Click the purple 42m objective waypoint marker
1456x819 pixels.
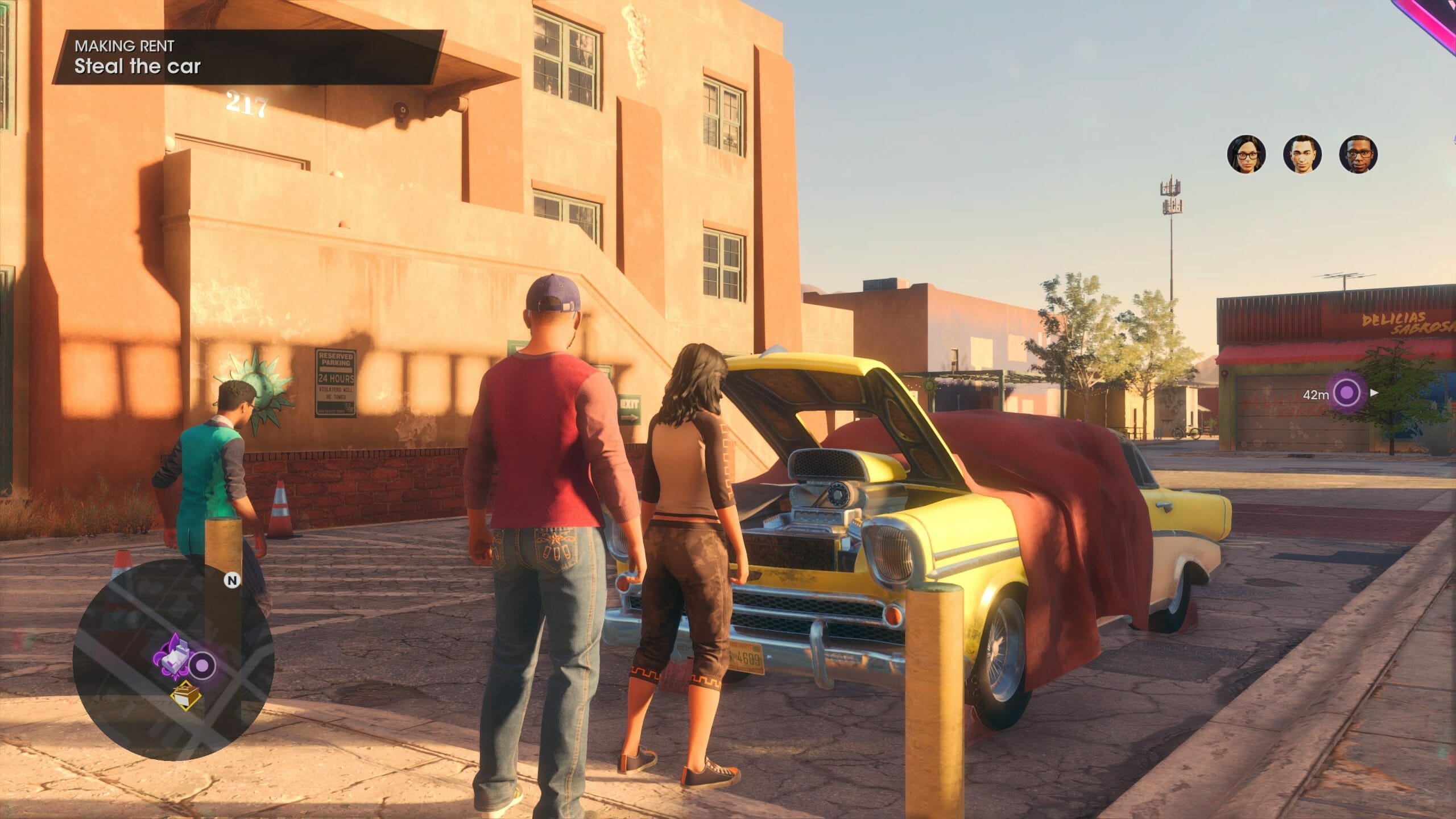(1346, 392)
